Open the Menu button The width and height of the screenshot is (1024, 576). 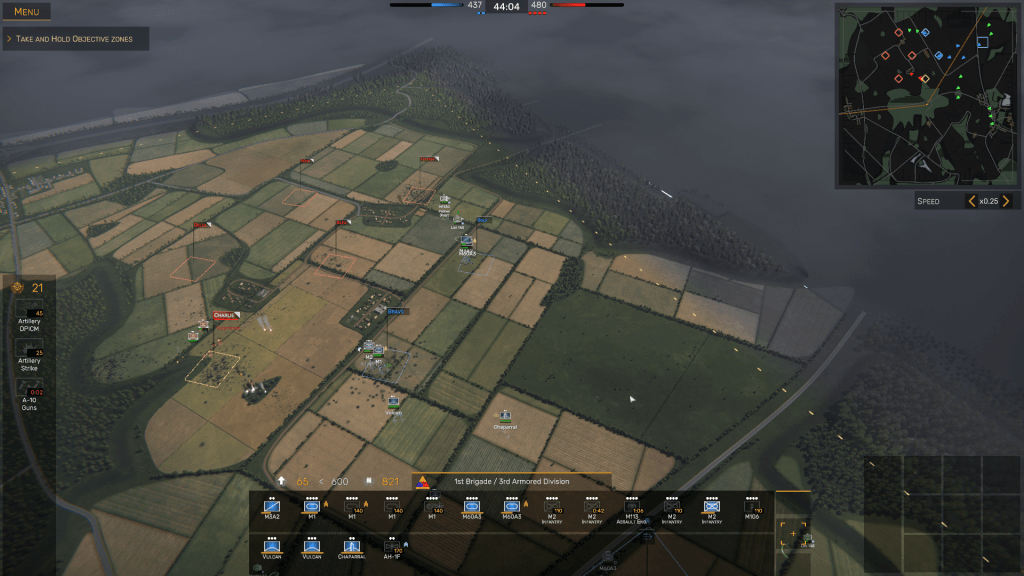point(27,12)
